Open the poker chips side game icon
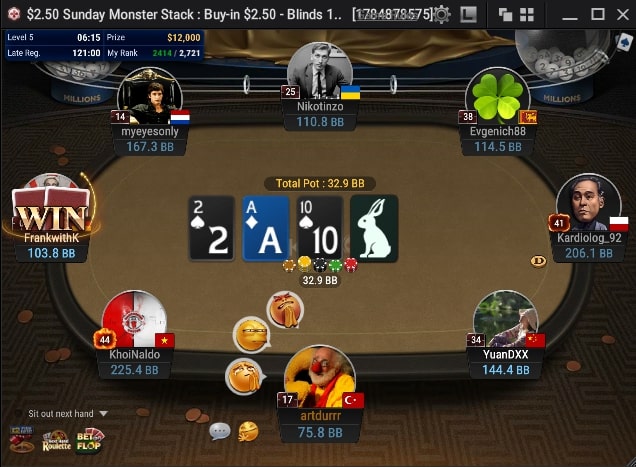Viewport: 636px width, 467px height. (21, 439)
